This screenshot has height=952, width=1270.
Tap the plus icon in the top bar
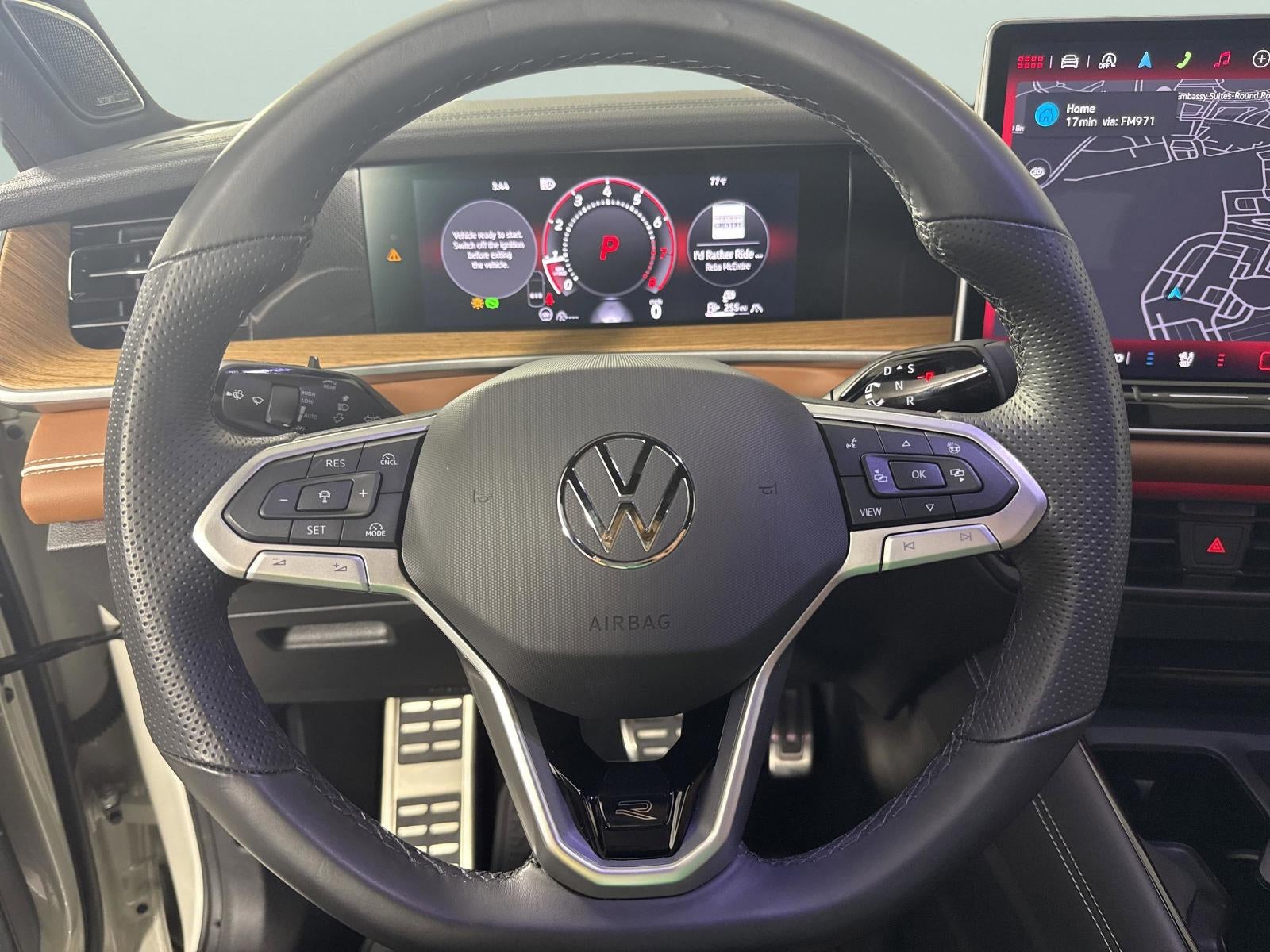pos(1260,59)
